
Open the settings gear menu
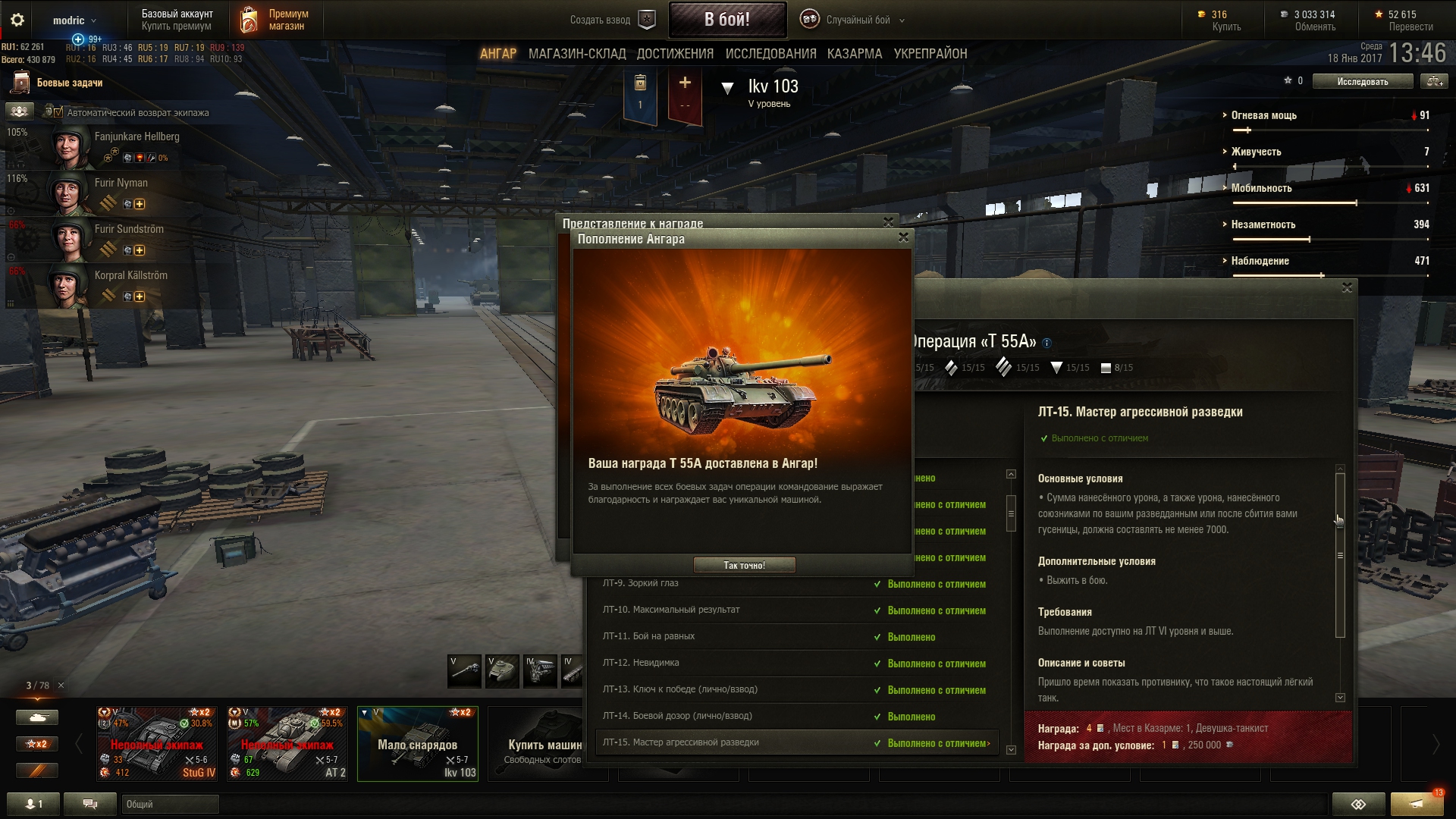17,20
